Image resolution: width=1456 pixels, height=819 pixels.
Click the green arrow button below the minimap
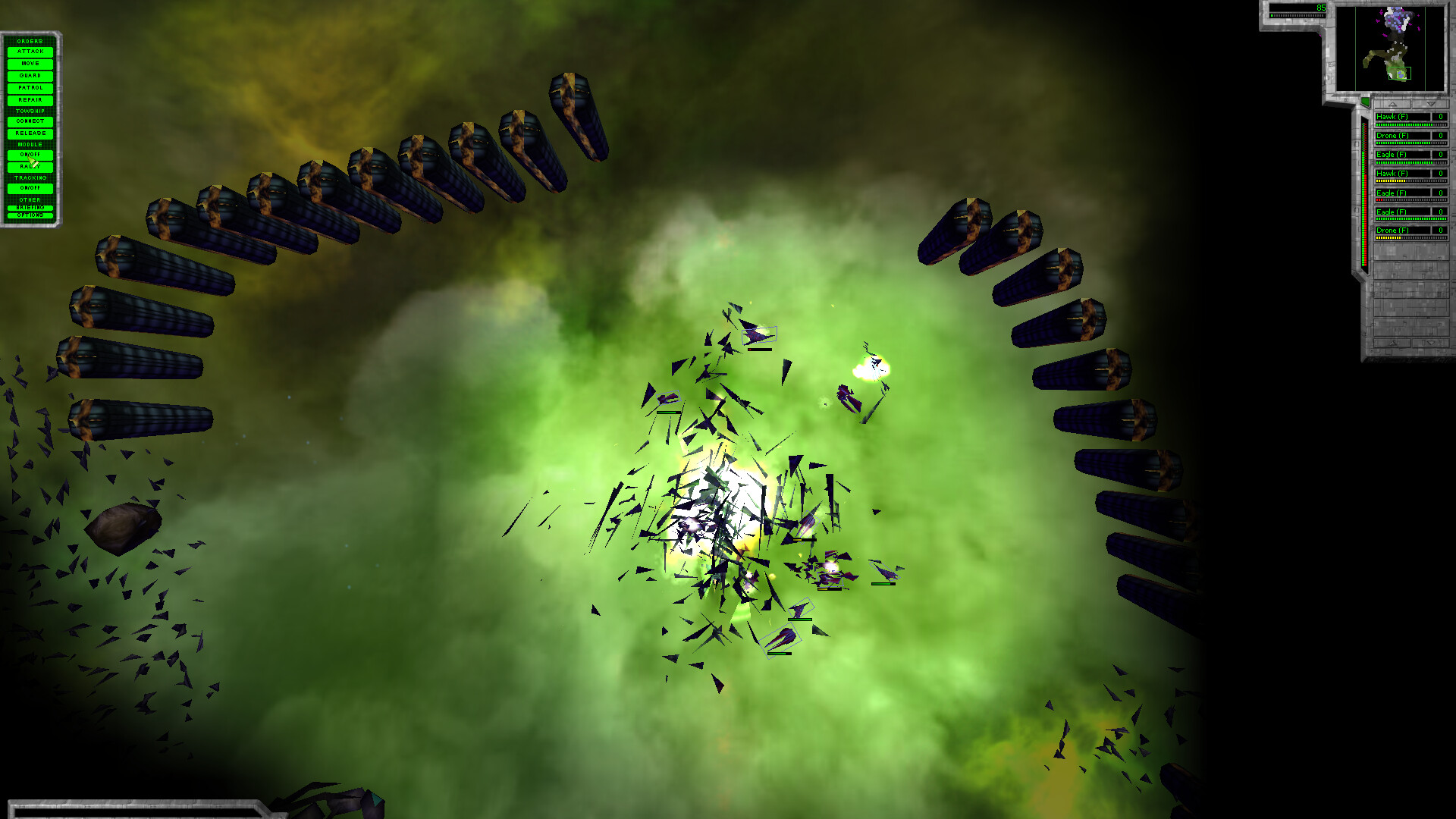tap(1366, 102)
